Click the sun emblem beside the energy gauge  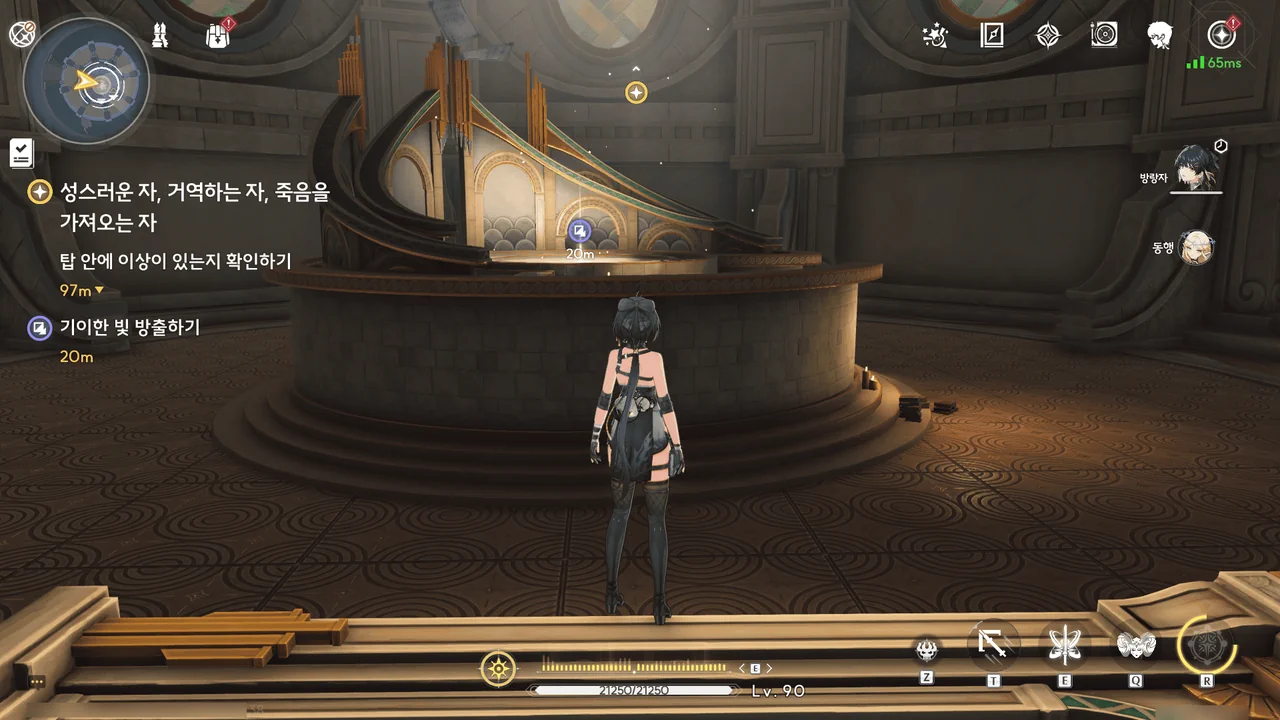[498, 668]
